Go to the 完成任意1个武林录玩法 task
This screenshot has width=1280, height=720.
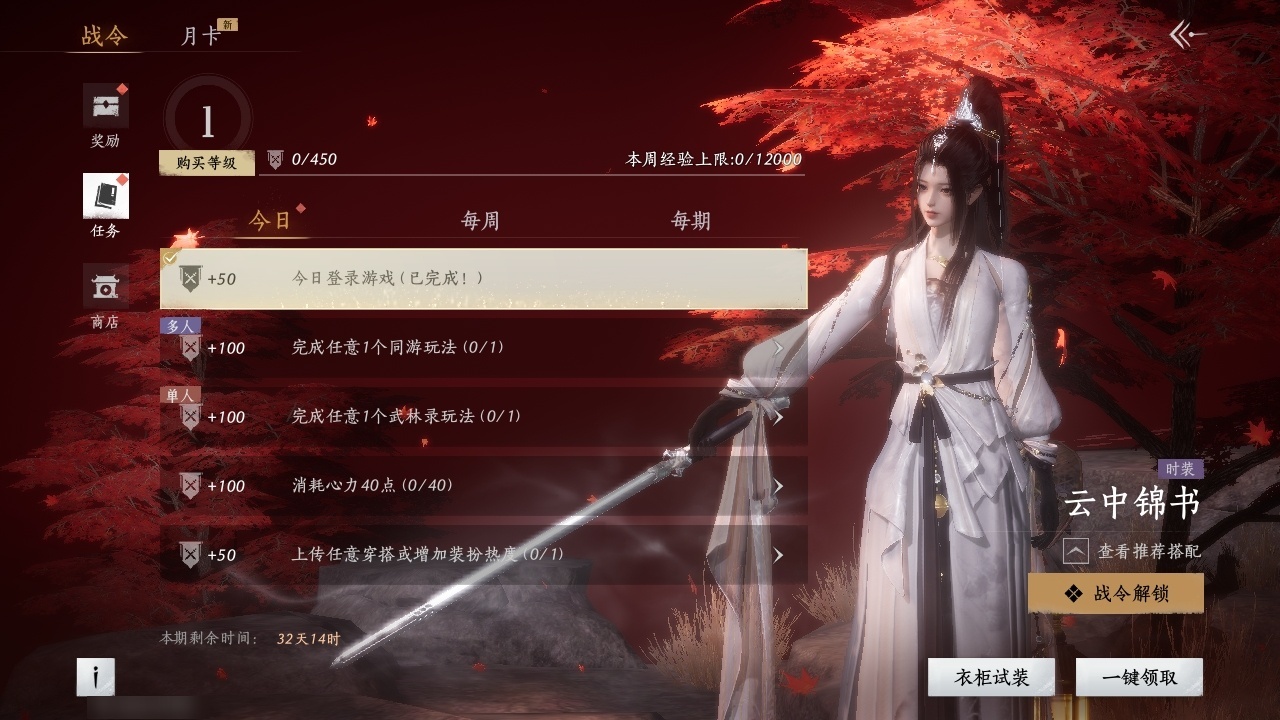(483, 417)
